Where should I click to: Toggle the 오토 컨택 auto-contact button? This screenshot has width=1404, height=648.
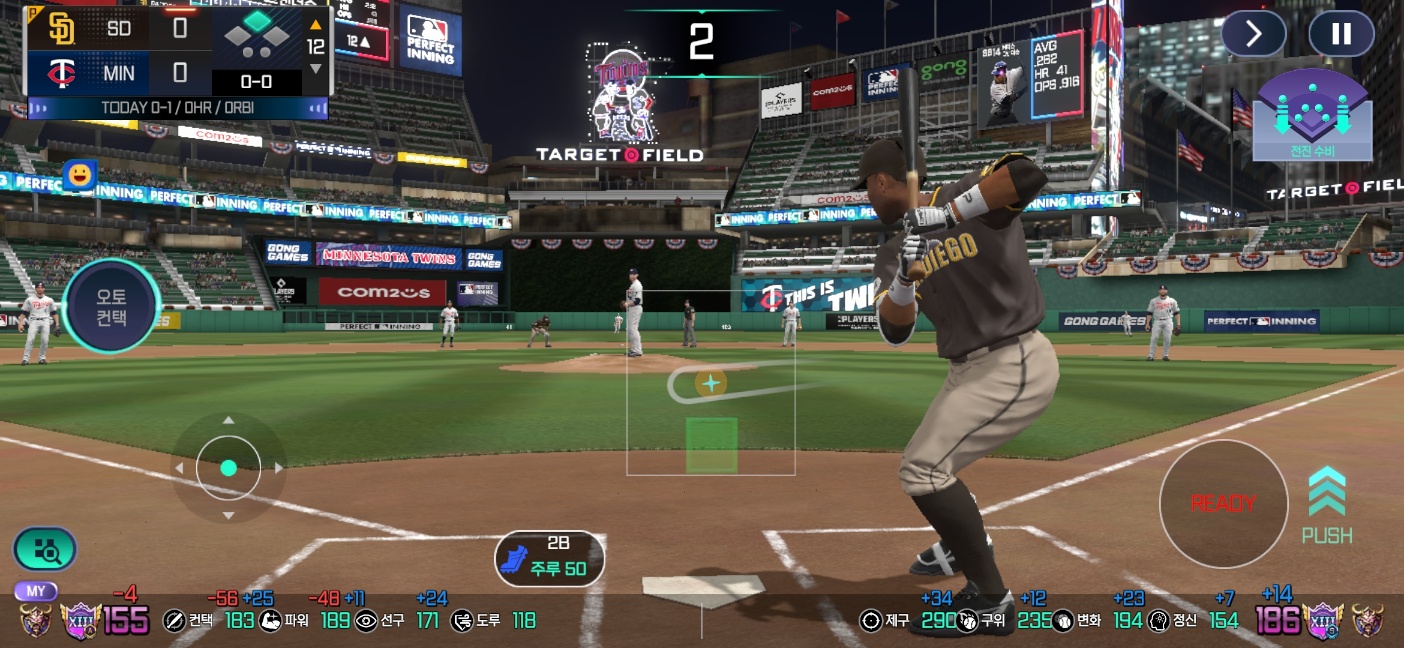pos(111,305)
